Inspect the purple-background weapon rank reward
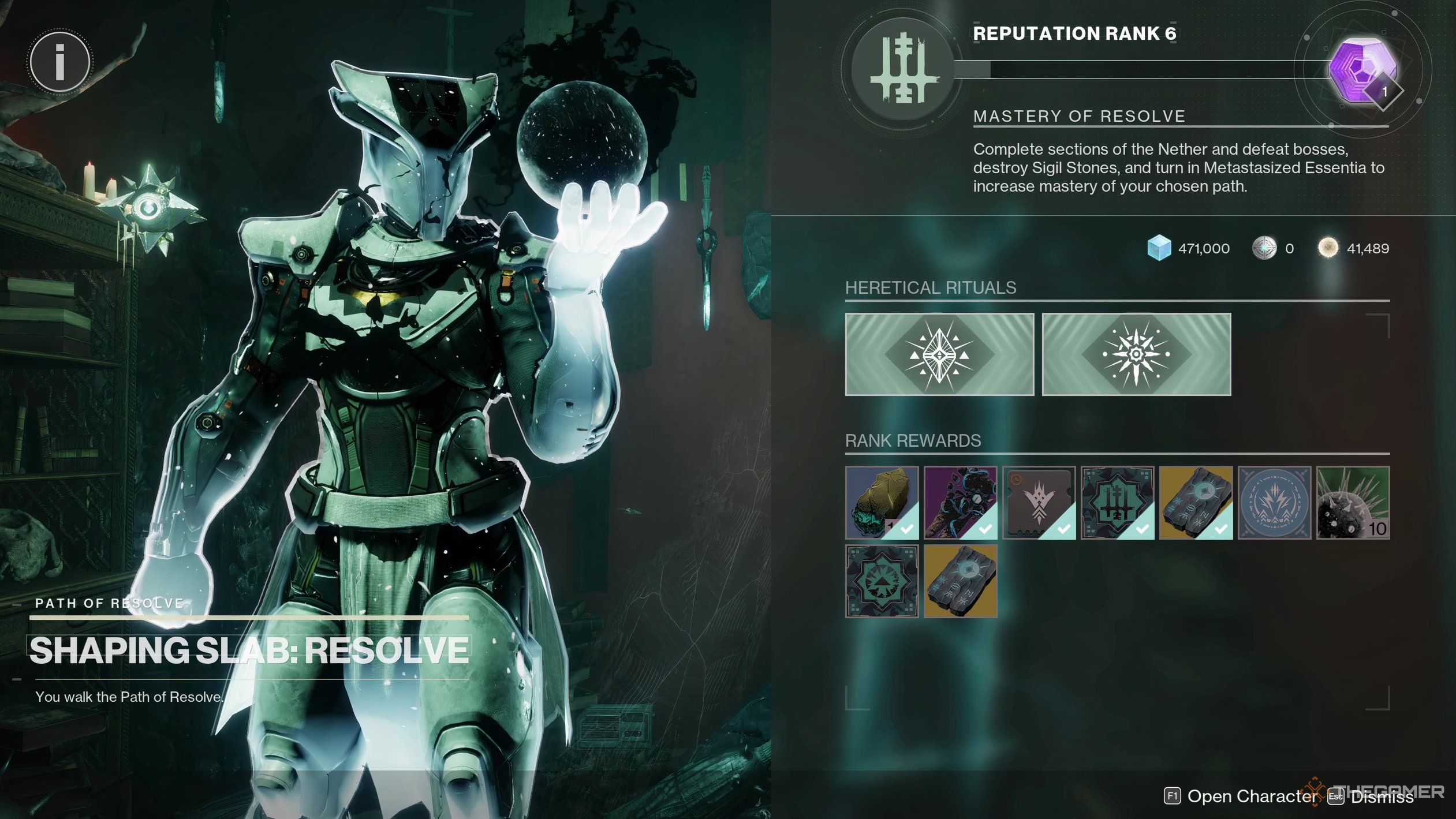The image size is (1456, 819). [960, 503]
